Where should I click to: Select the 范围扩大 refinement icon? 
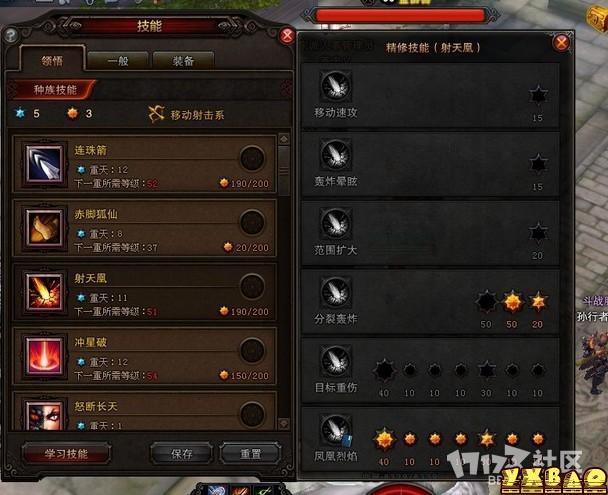(332, 223)
